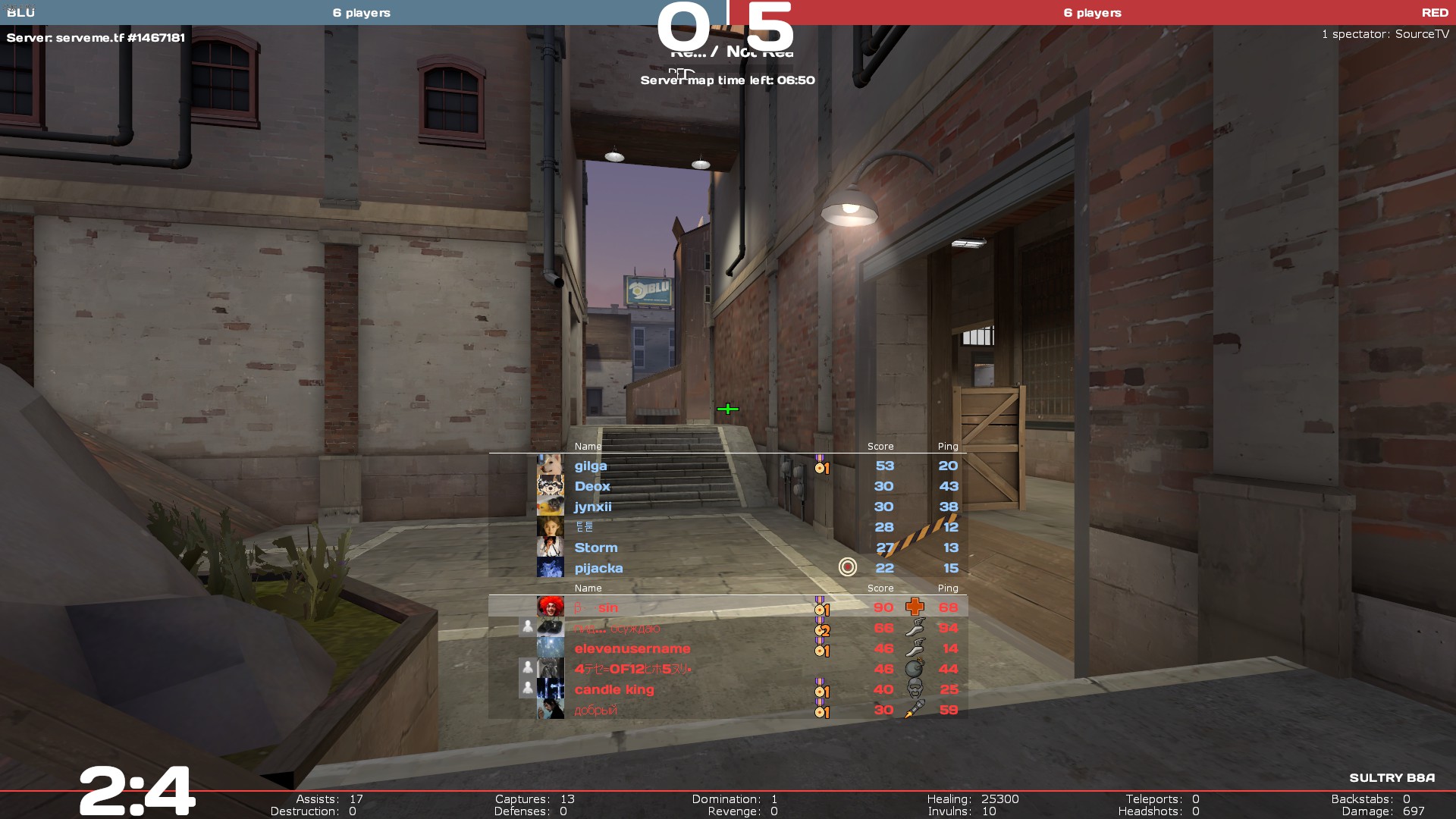Screen dimensions: 1456x819
Task: Click the highlighted medic player ending in 'sin'
Action: click(607, 608)
